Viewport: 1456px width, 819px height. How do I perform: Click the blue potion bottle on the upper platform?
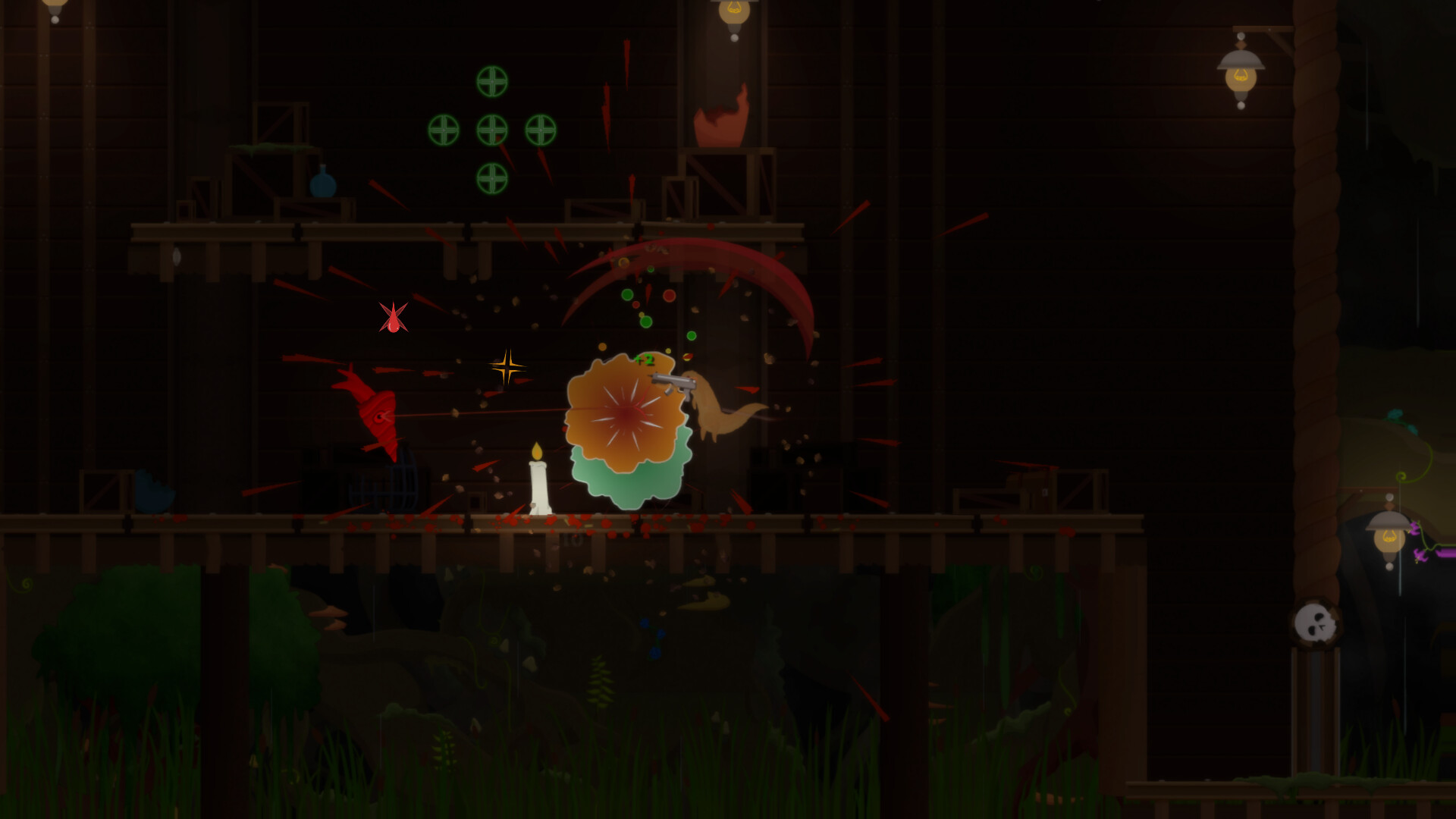(322, 182)
